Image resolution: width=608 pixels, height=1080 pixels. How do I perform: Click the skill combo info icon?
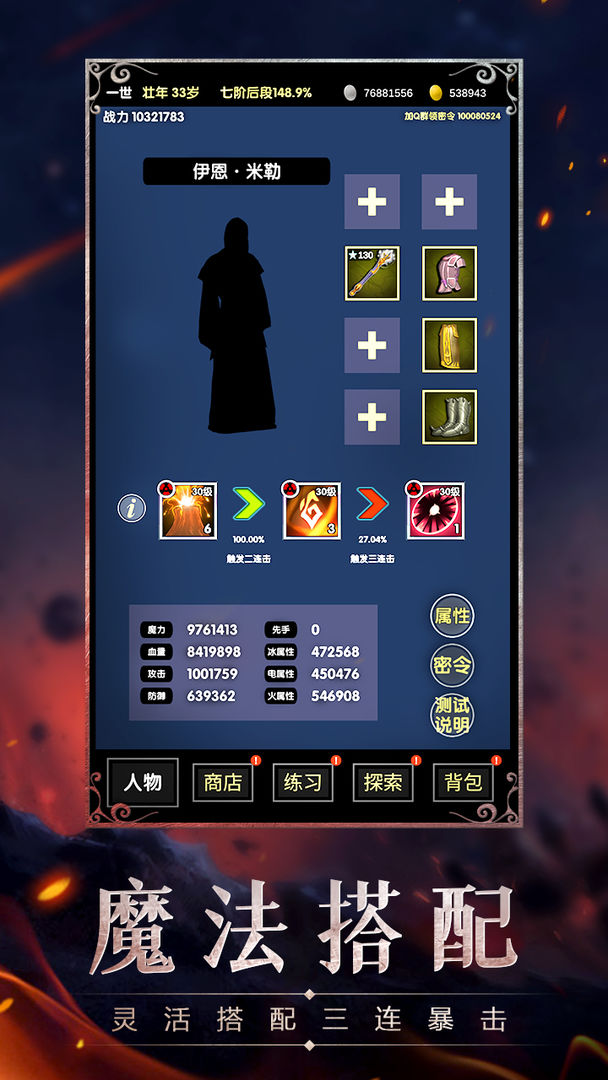tap(132, 508)
